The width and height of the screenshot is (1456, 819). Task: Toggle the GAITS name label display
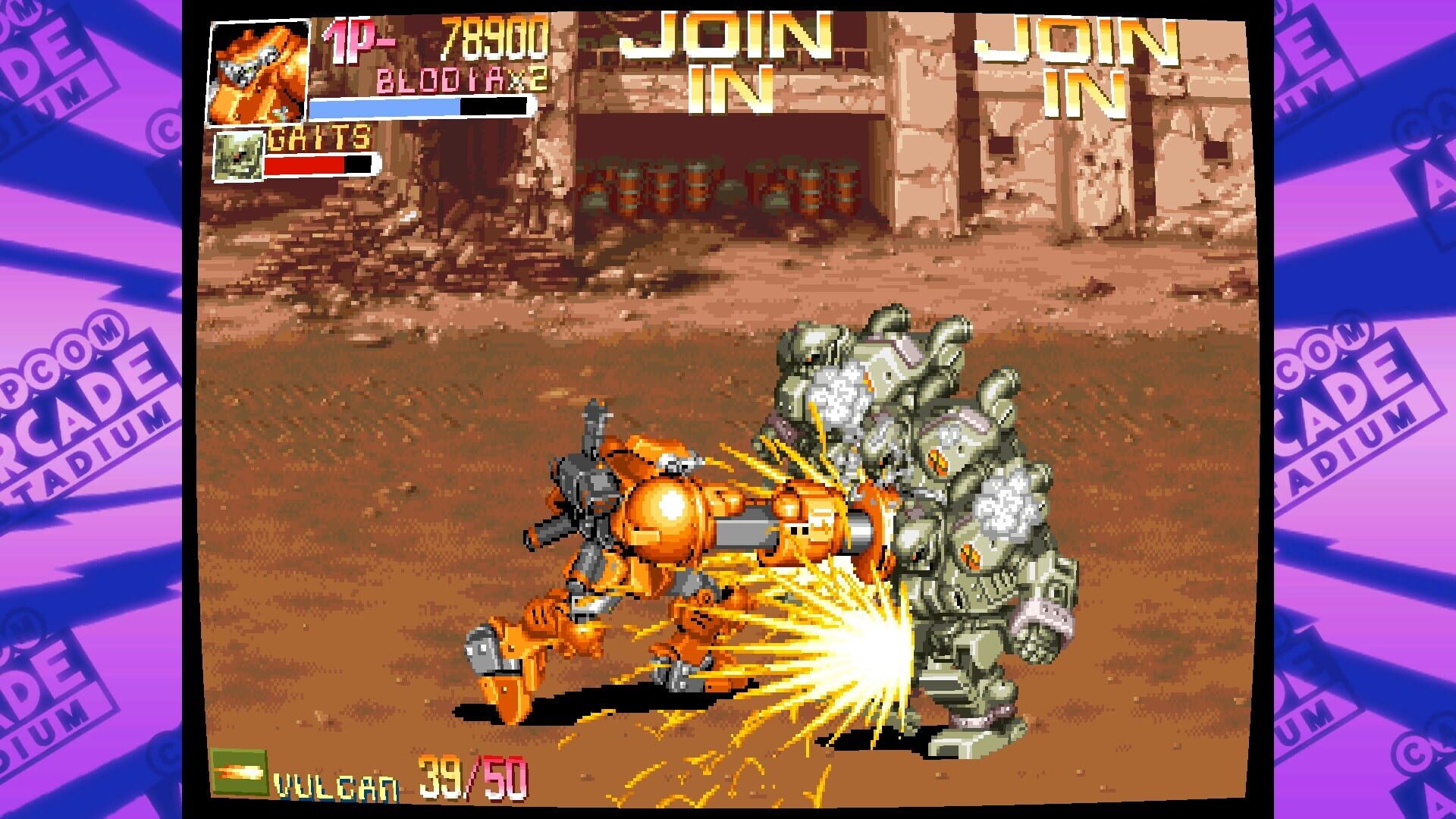[318, 140]
